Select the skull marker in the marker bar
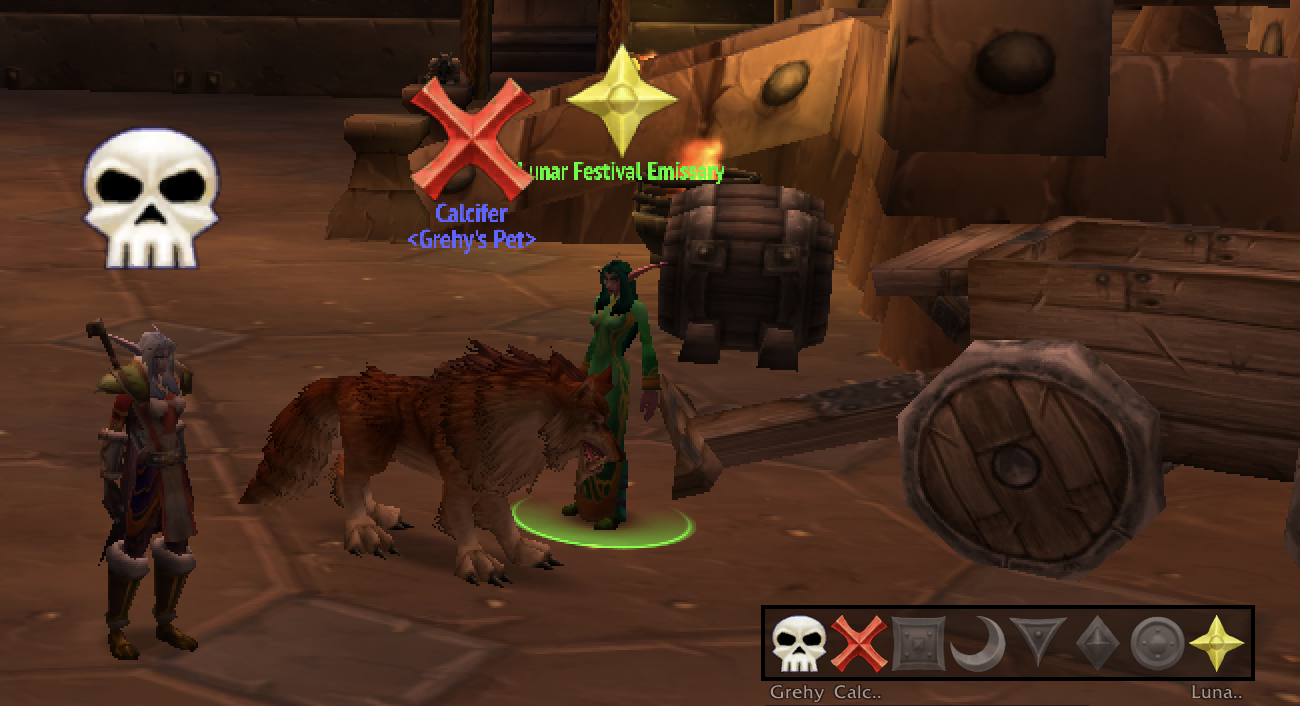1300x706 pixels. click(799, 644)
